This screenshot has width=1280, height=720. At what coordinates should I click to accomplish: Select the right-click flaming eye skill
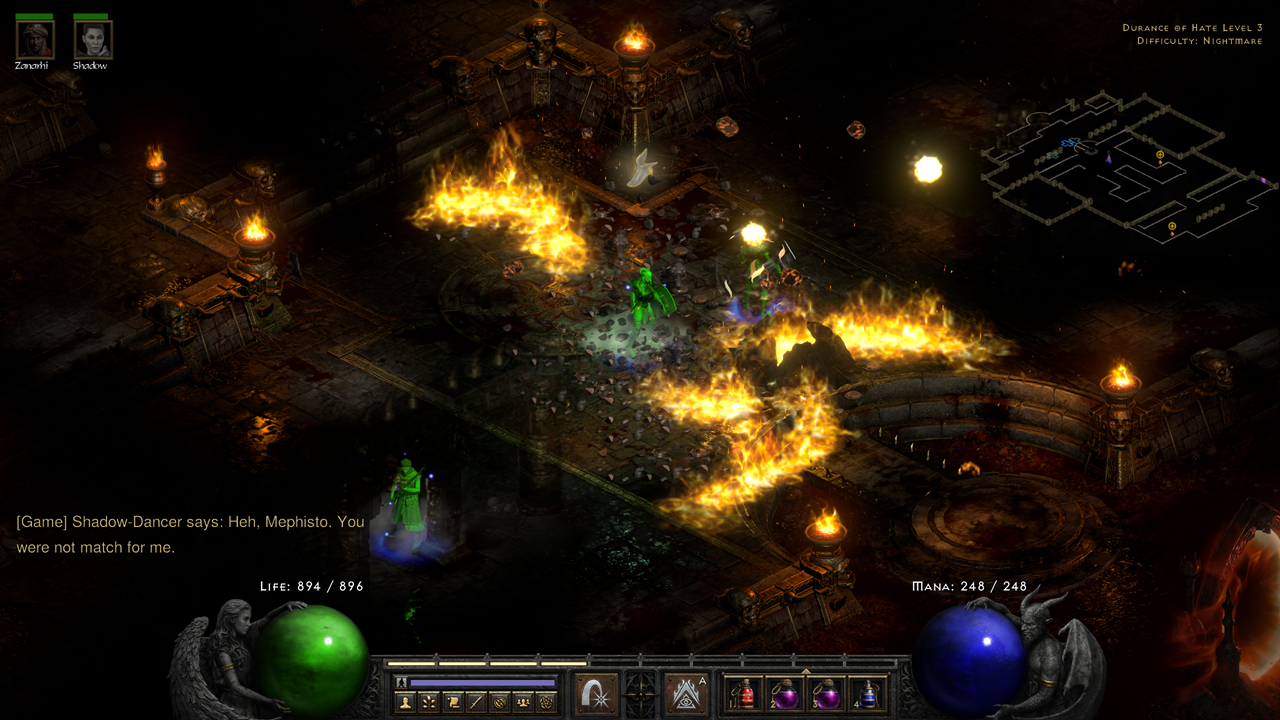point(685,694)
